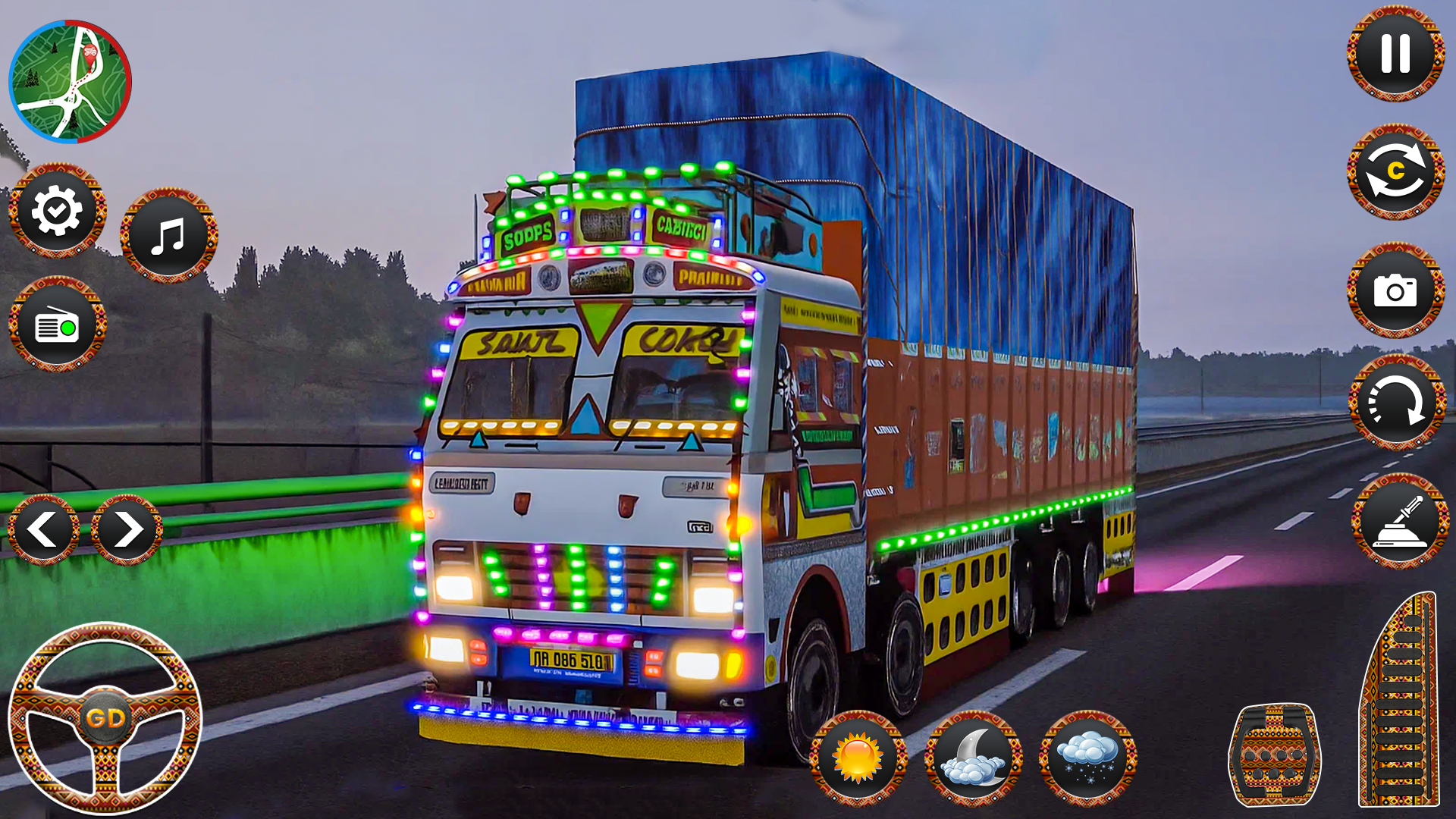Toggle the music note button
1456x819 pixels.
168,236
